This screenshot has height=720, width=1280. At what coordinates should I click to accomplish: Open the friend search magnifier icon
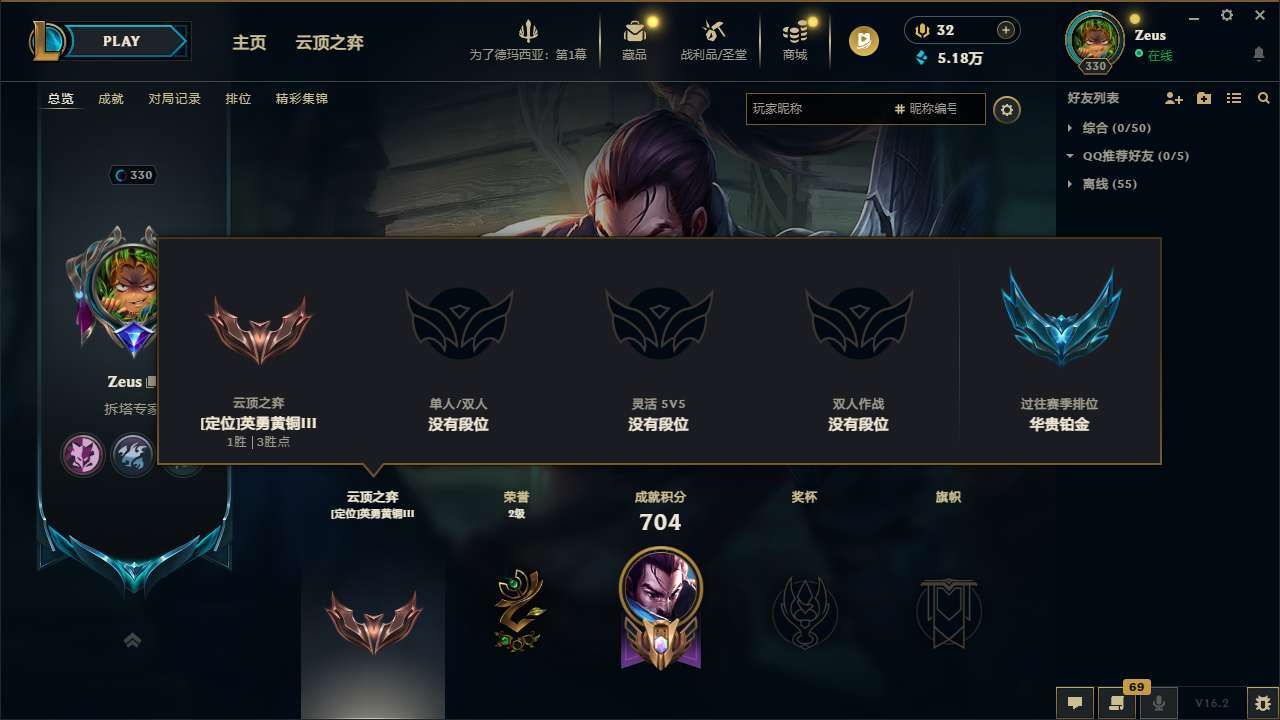pos(1263,98)
